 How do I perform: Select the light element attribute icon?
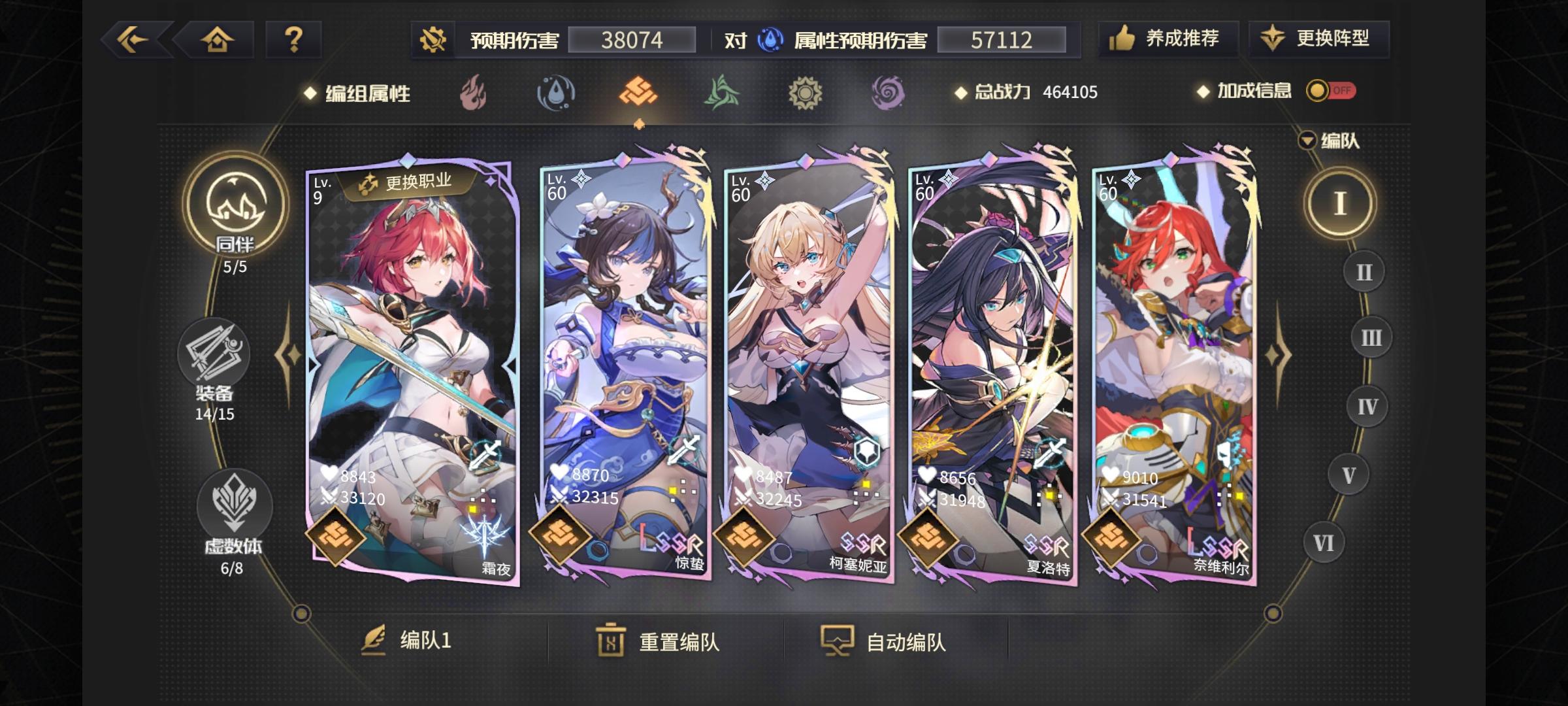(804, 93)
